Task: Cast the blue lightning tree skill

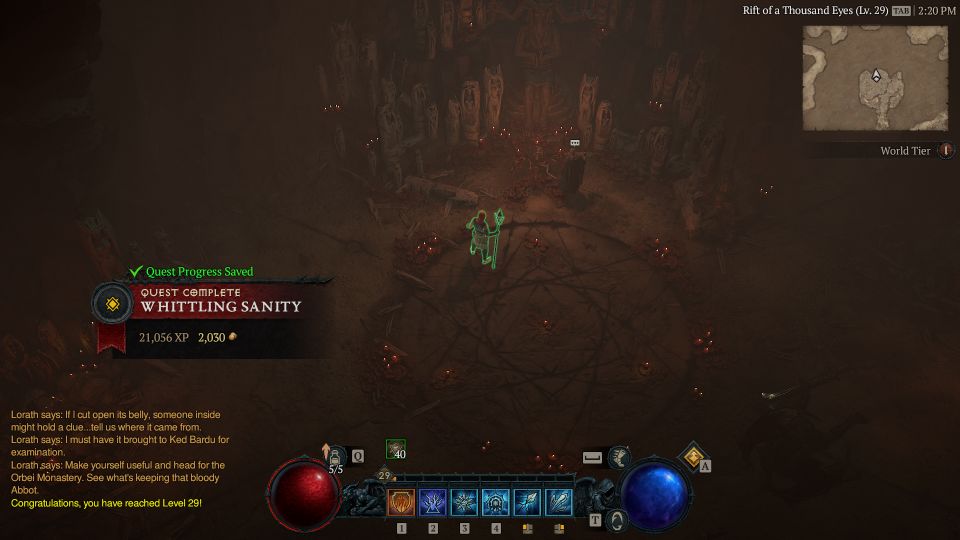Action: [433, 502]
